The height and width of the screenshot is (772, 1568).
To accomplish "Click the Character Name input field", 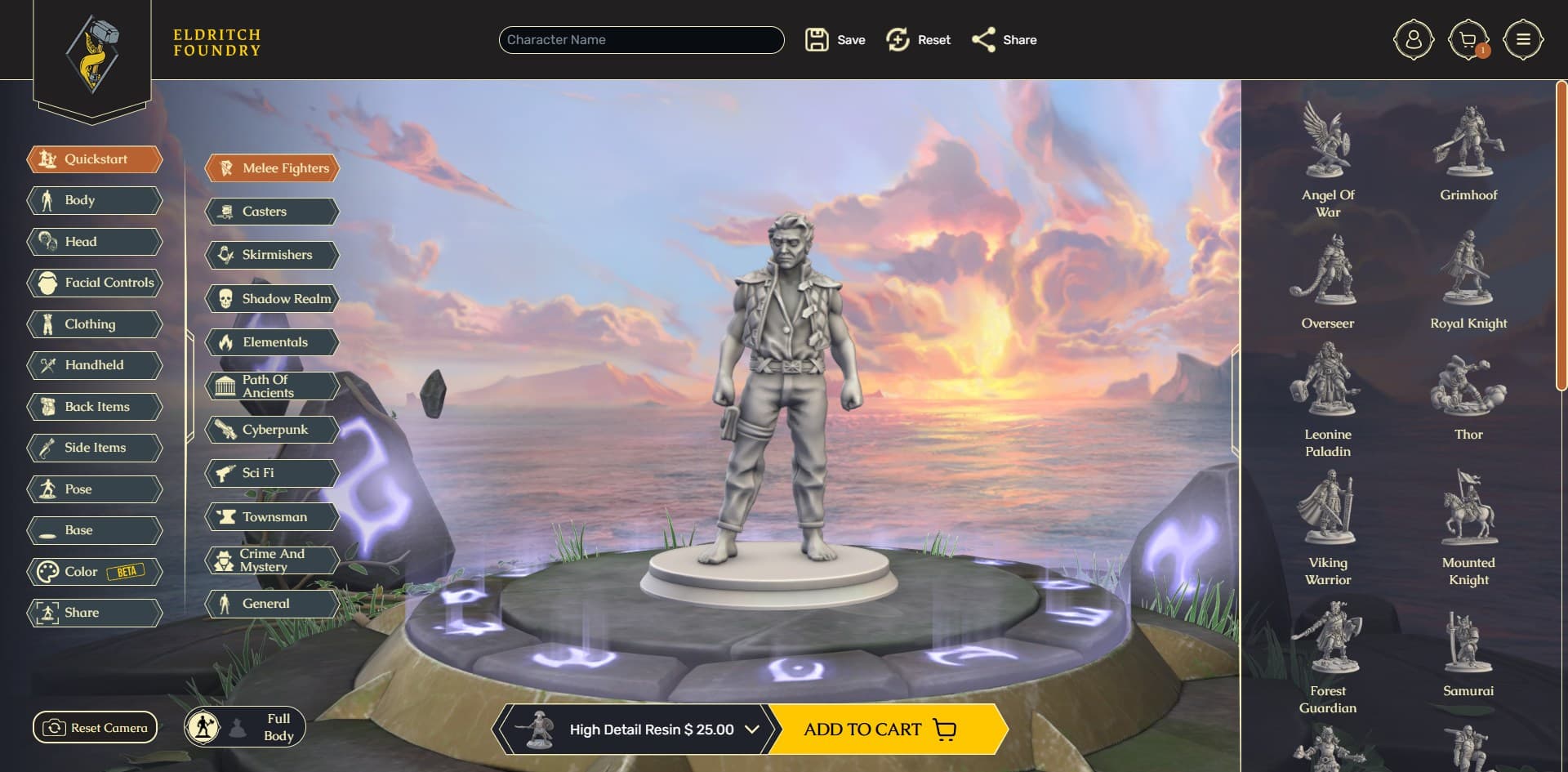I will click(x=641, y=40).
